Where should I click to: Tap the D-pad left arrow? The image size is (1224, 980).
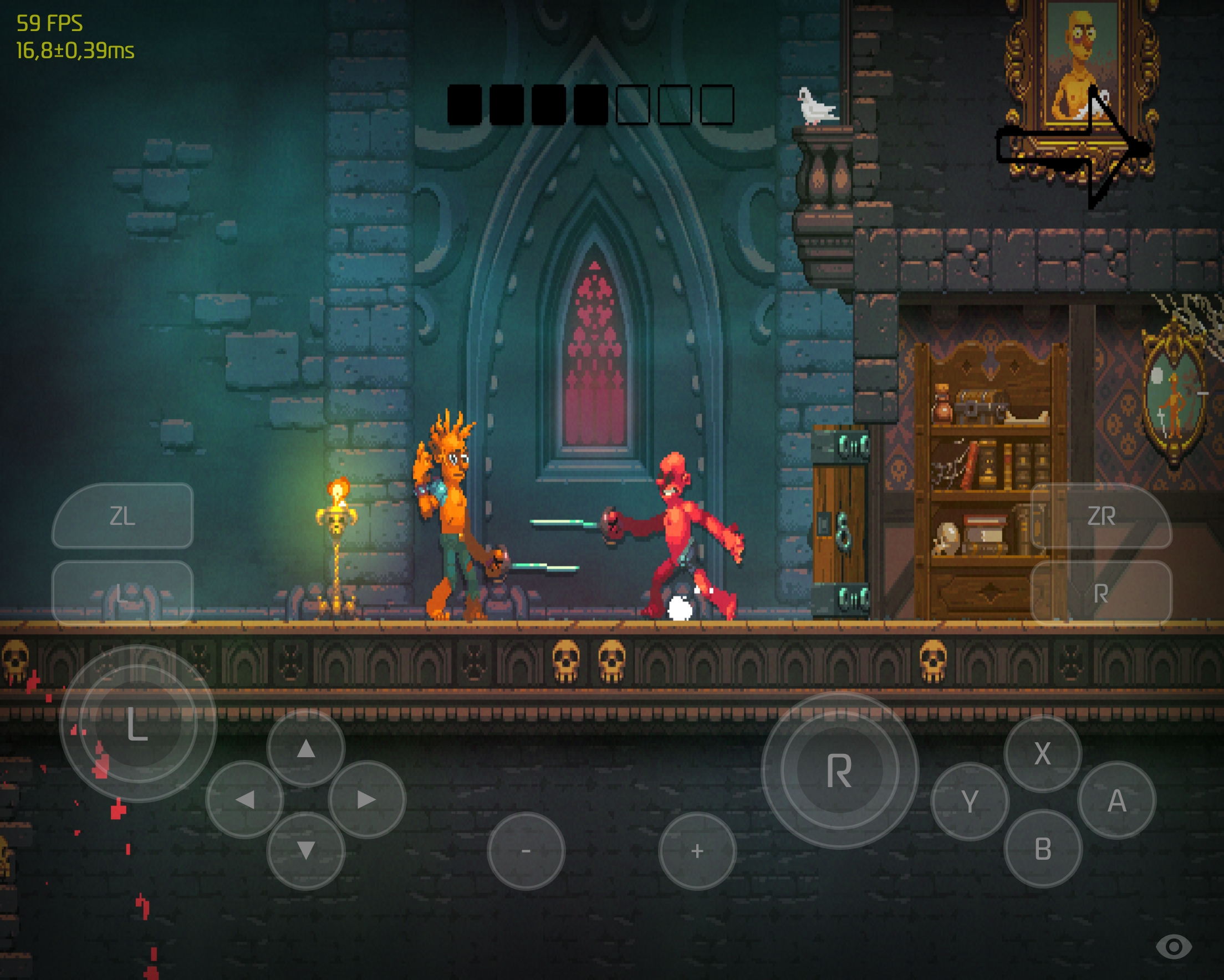(244, 799)
